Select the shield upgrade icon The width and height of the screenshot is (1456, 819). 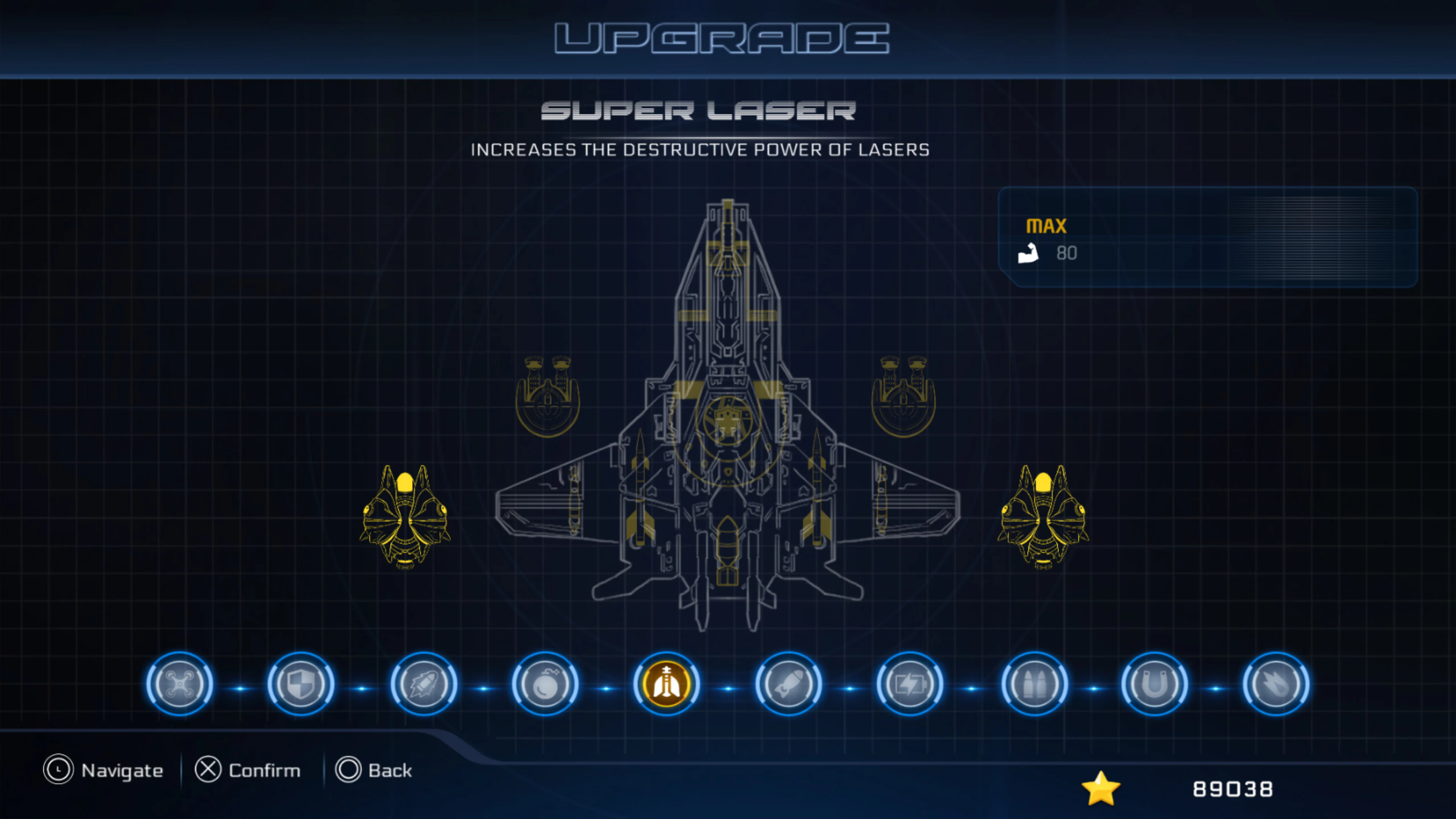[300, 684]
